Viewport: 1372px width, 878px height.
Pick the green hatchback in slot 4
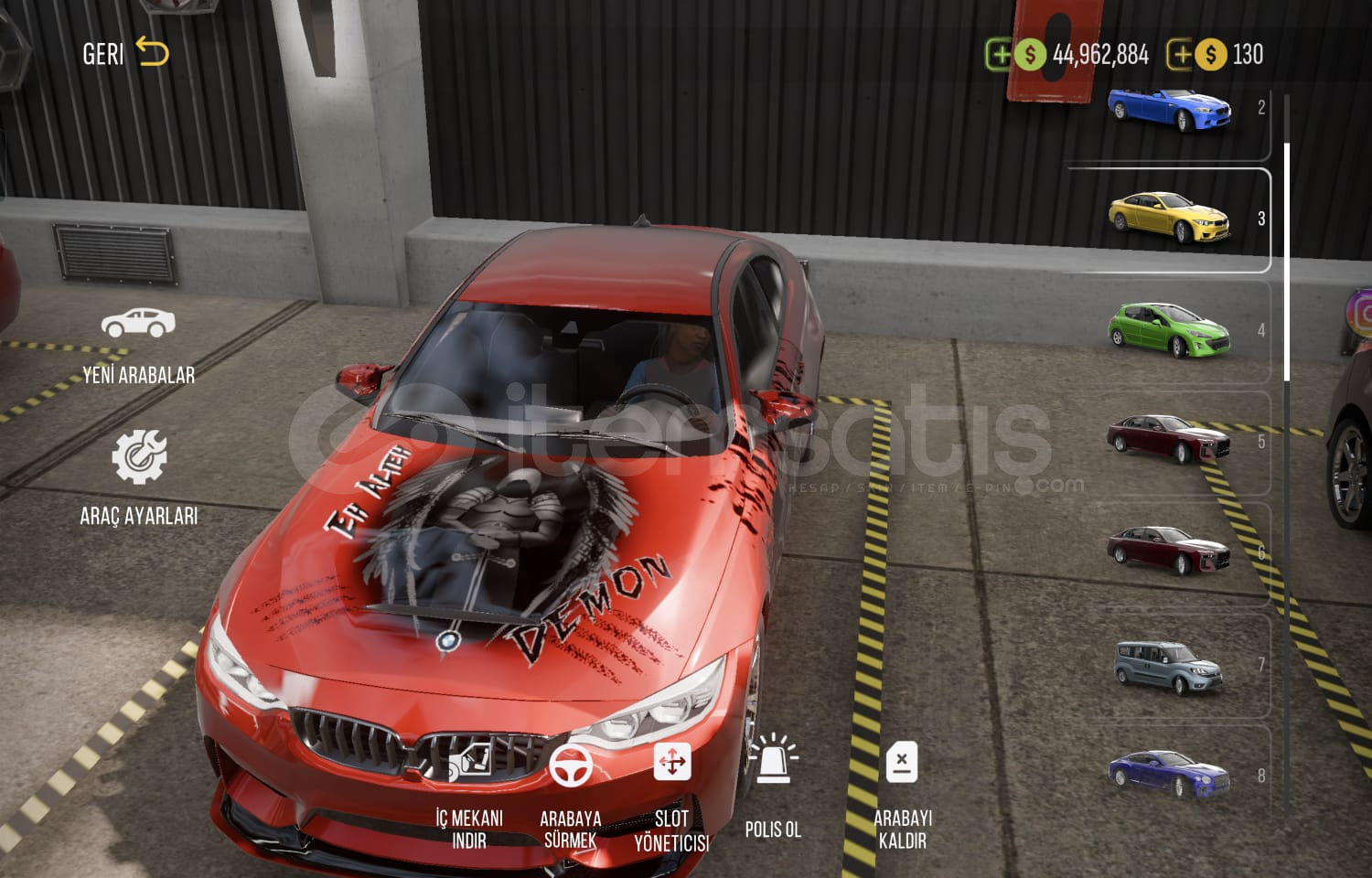(x=1169, y=329)
